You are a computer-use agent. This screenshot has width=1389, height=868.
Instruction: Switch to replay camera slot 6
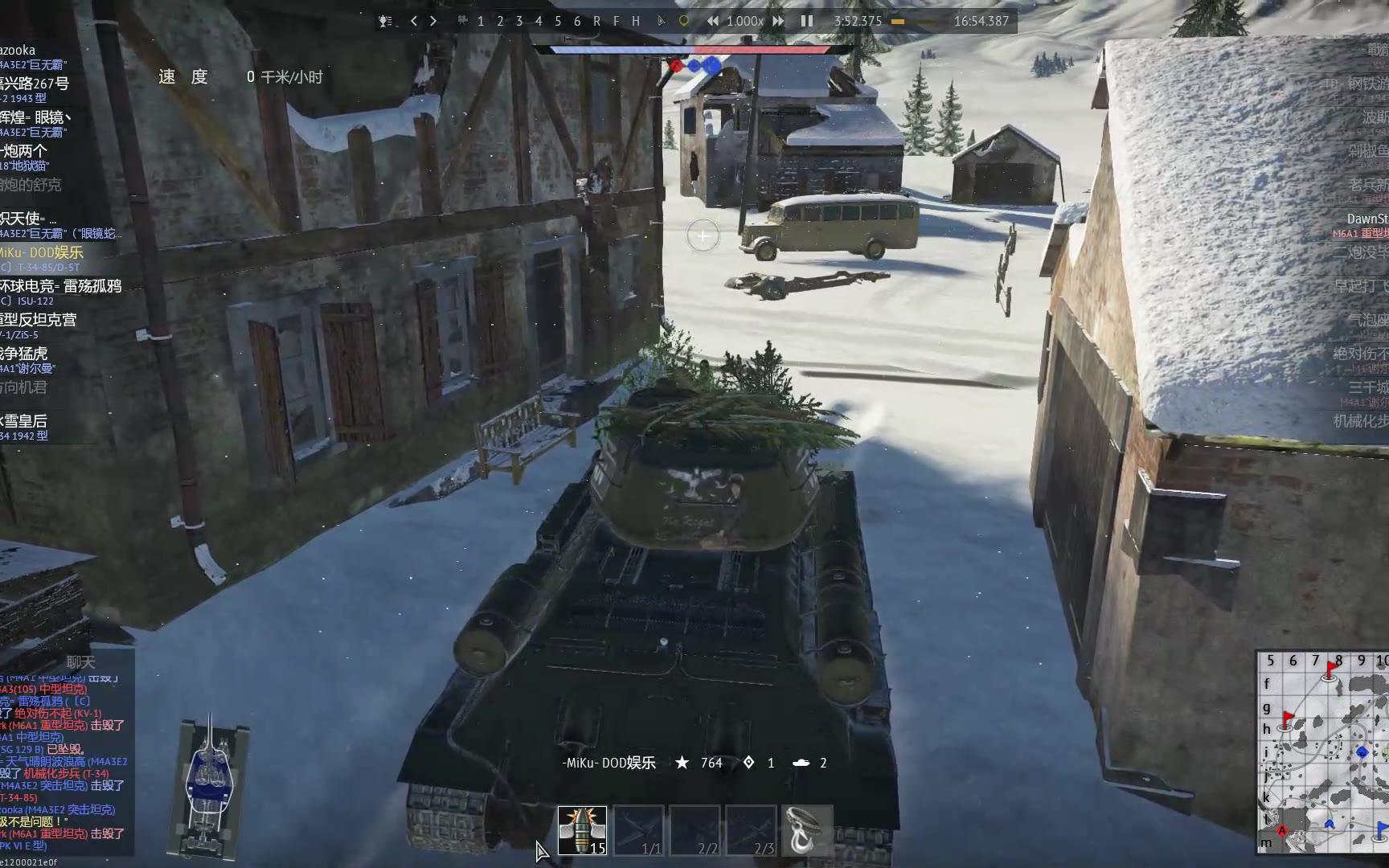576,22
